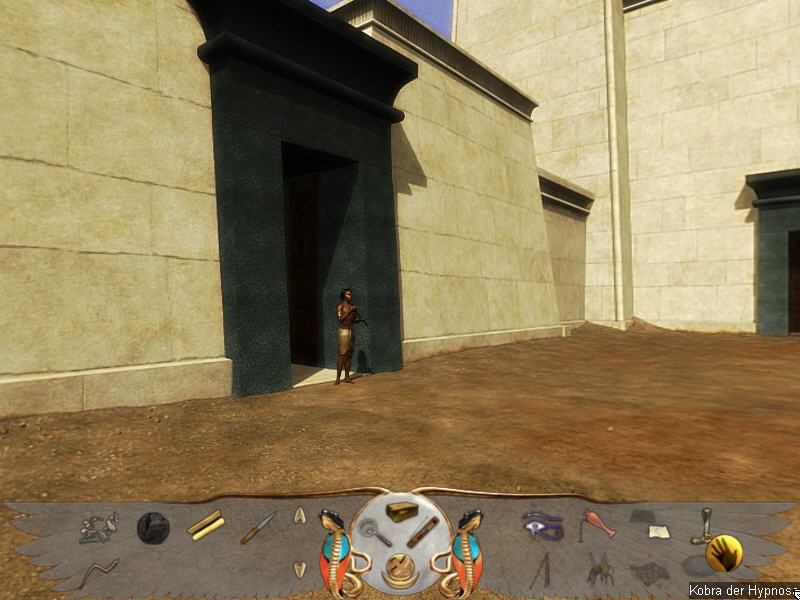
Task: Click the inventory up arrow
Action: tap(299, 516)
